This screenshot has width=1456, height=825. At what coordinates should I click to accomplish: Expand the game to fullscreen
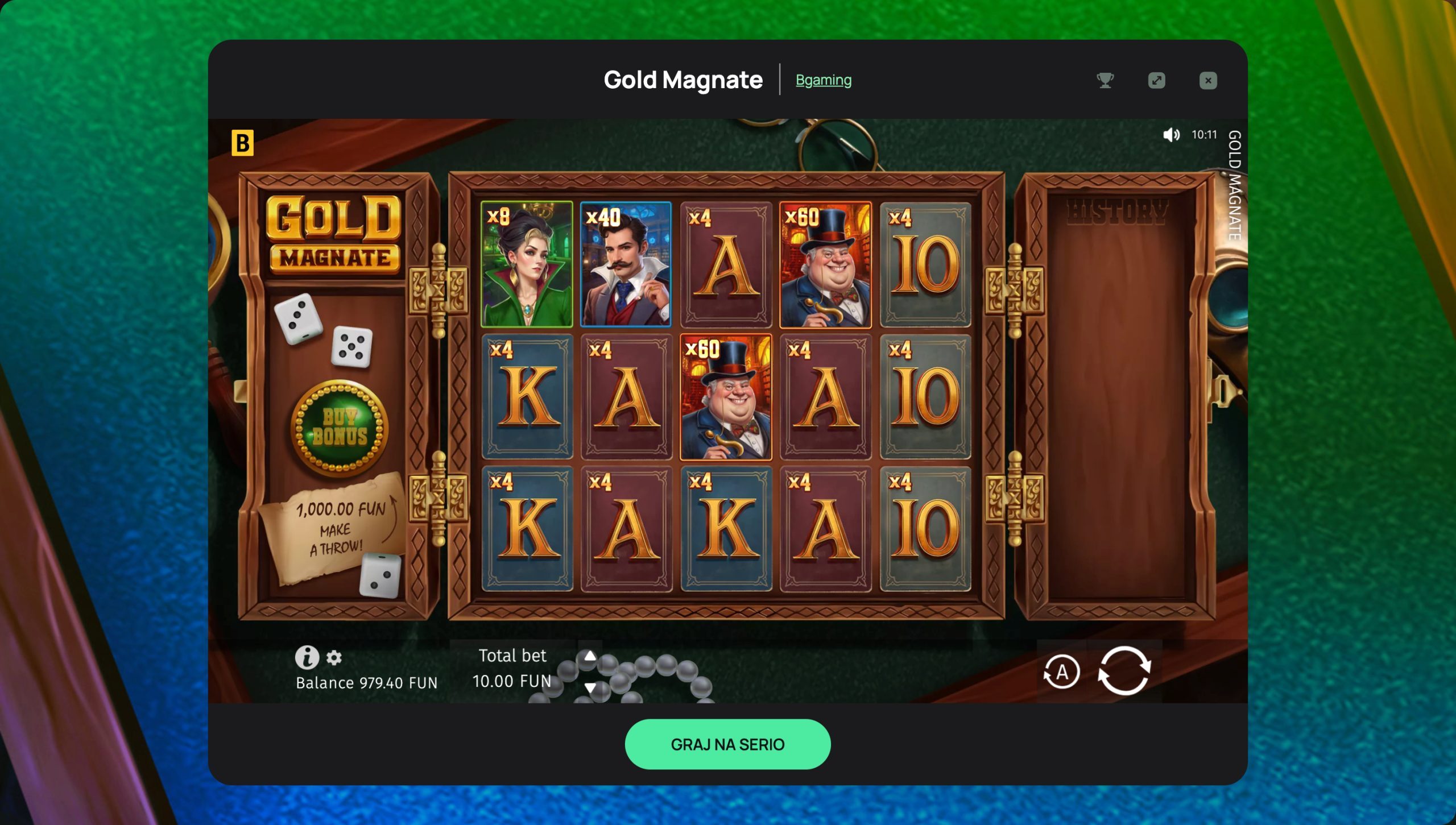point(1156,81)
